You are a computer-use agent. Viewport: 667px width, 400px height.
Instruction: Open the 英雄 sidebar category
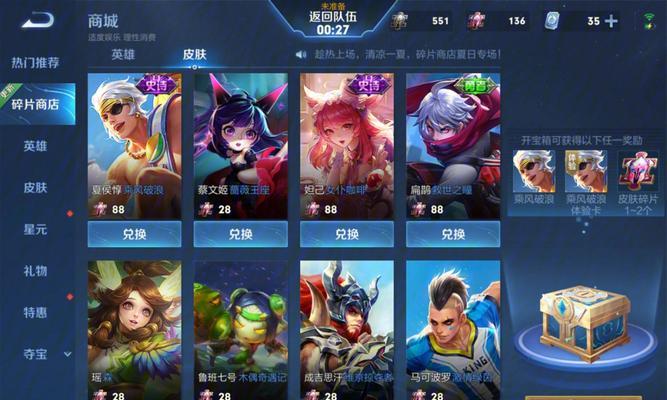coord(36,146)
